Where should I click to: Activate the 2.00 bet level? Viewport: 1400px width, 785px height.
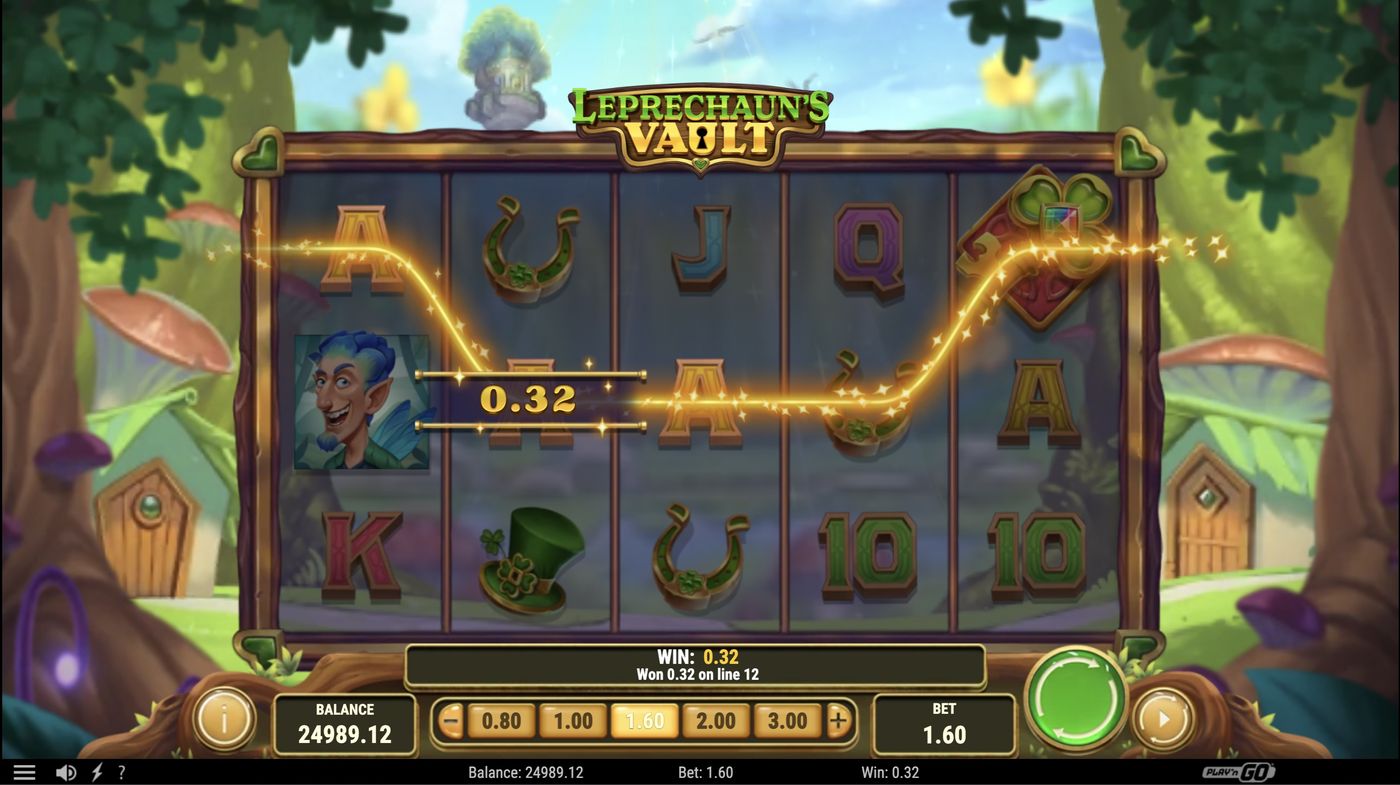716,719
